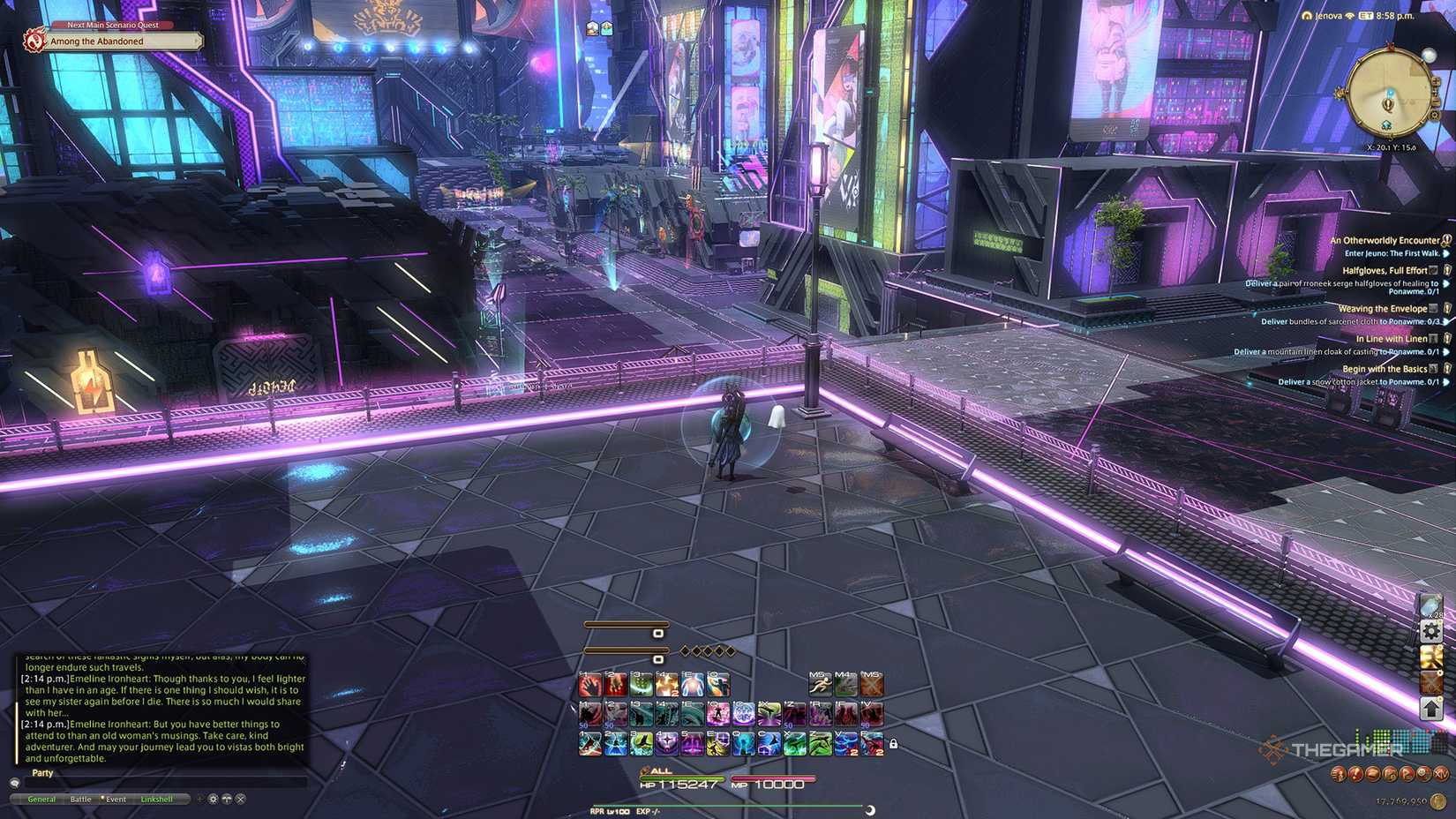
Task: Click the mount summon icon on the hotbar
Action: point(847,684)
